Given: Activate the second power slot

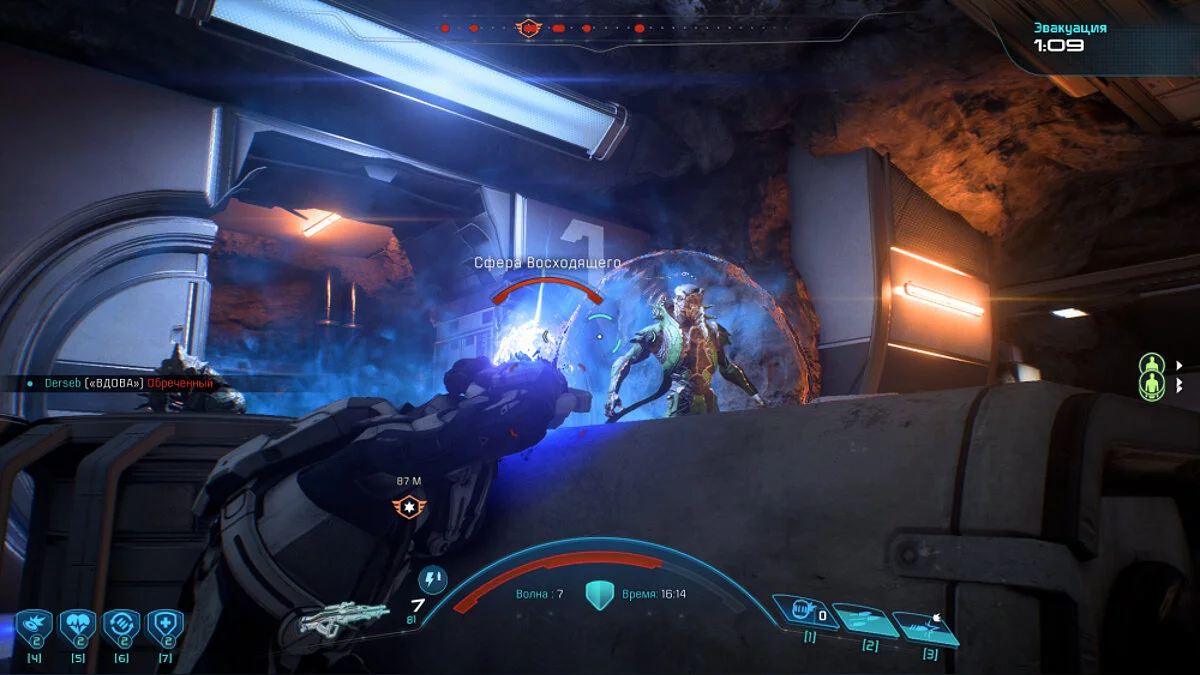Looking at the screenshot, I should 865,621.
